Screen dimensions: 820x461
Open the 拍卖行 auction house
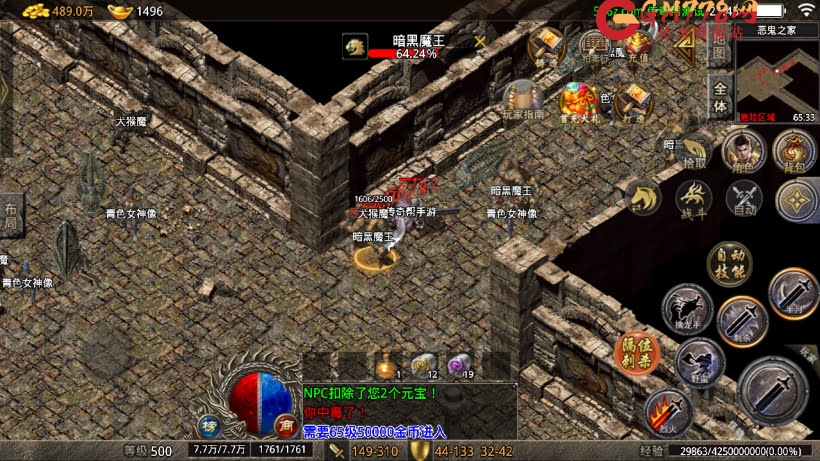[595, 45]
